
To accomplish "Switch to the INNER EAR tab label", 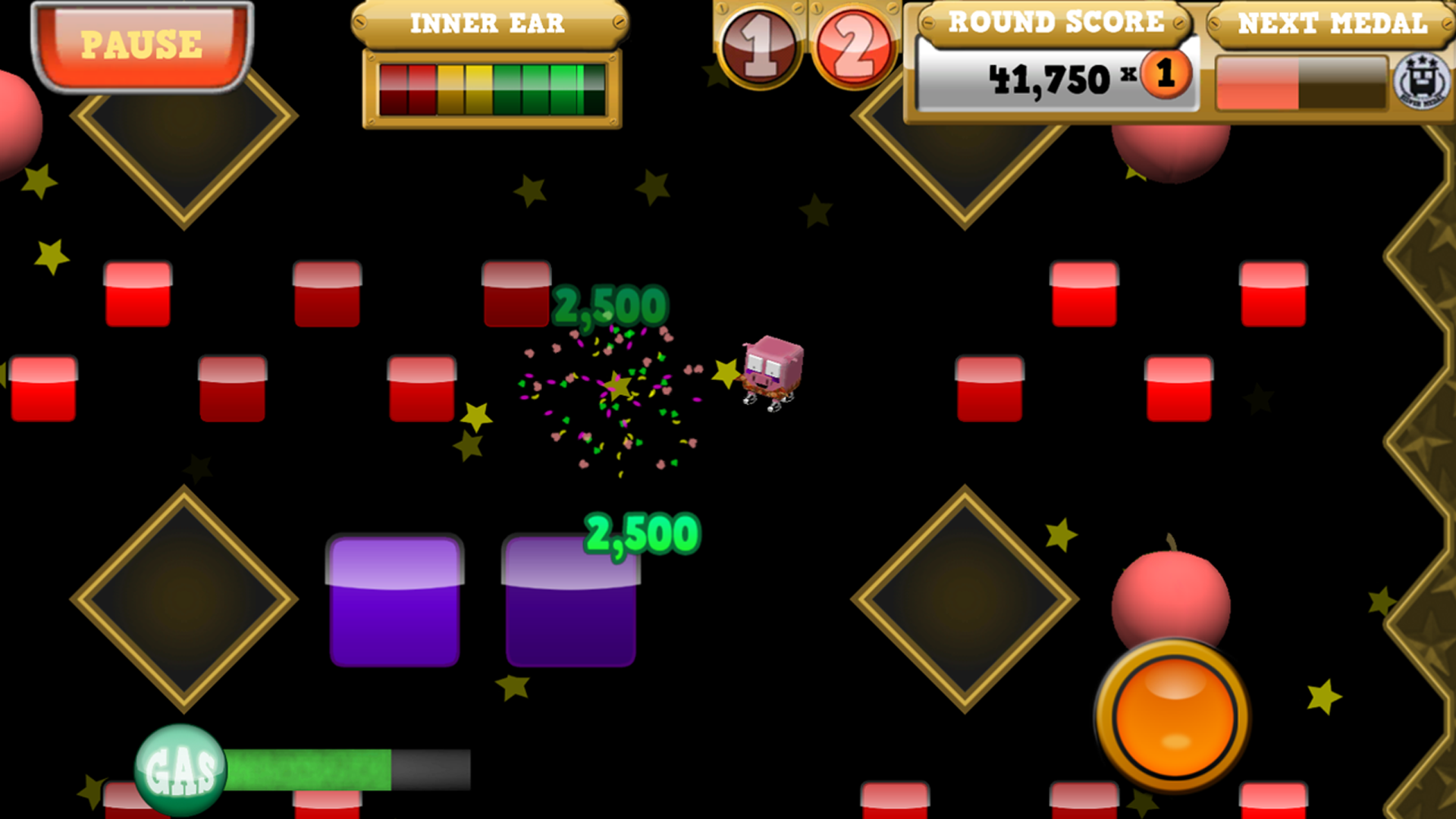I will pos(488,24).
